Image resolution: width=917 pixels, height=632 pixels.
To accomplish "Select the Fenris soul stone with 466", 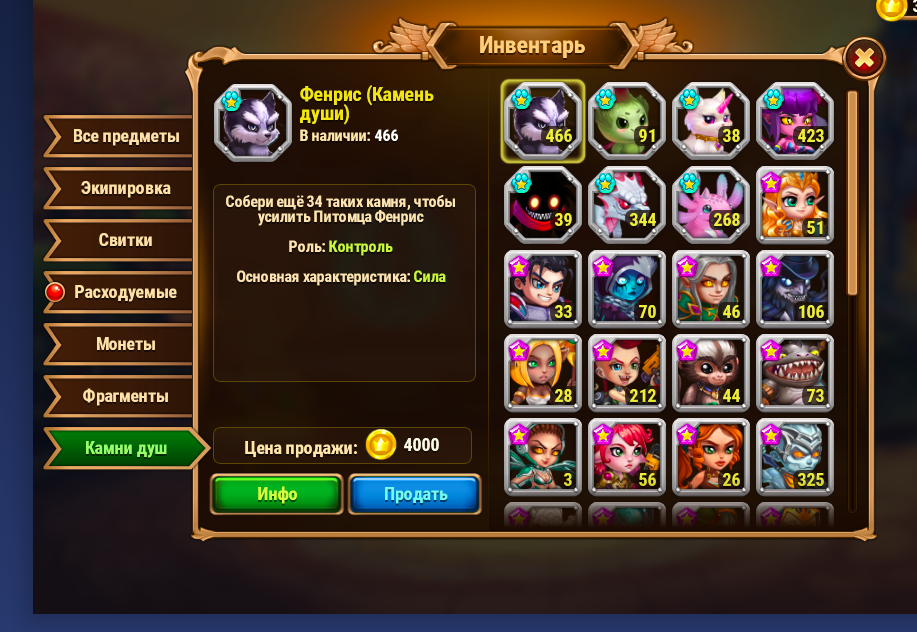I will pyautogui.click(x=542, y=121).
